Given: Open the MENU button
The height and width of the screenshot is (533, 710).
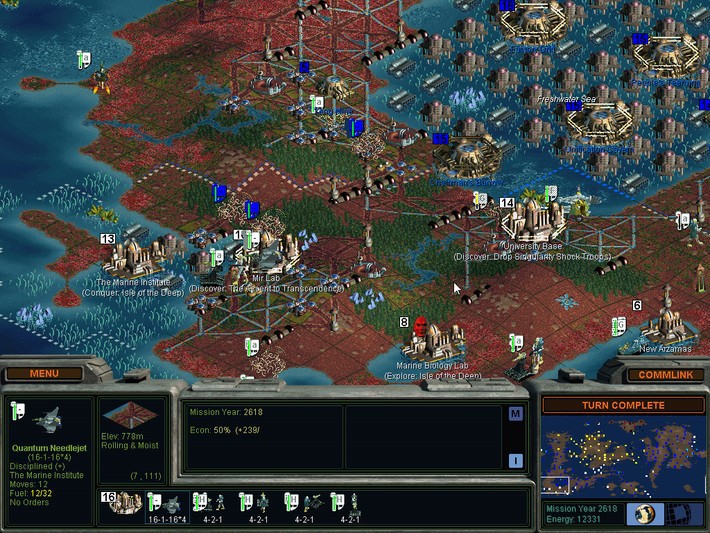Looking at the screenshot, I should tap(44, 374).
